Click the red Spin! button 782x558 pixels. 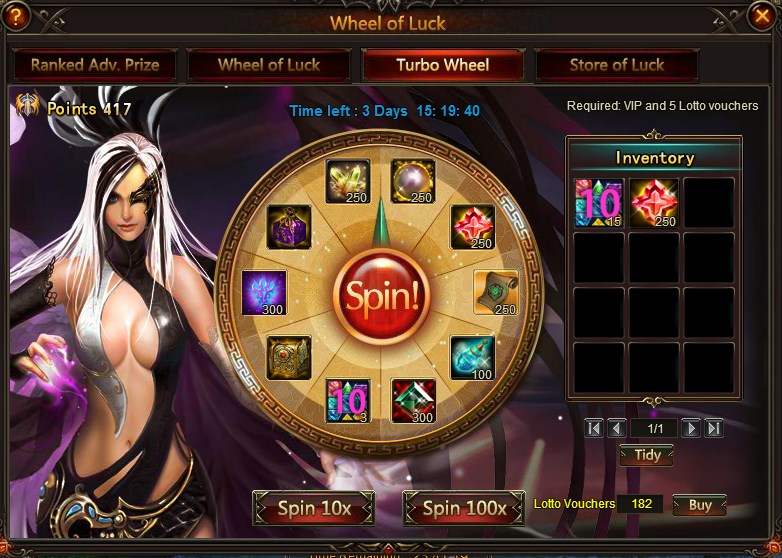click(381, 293)
